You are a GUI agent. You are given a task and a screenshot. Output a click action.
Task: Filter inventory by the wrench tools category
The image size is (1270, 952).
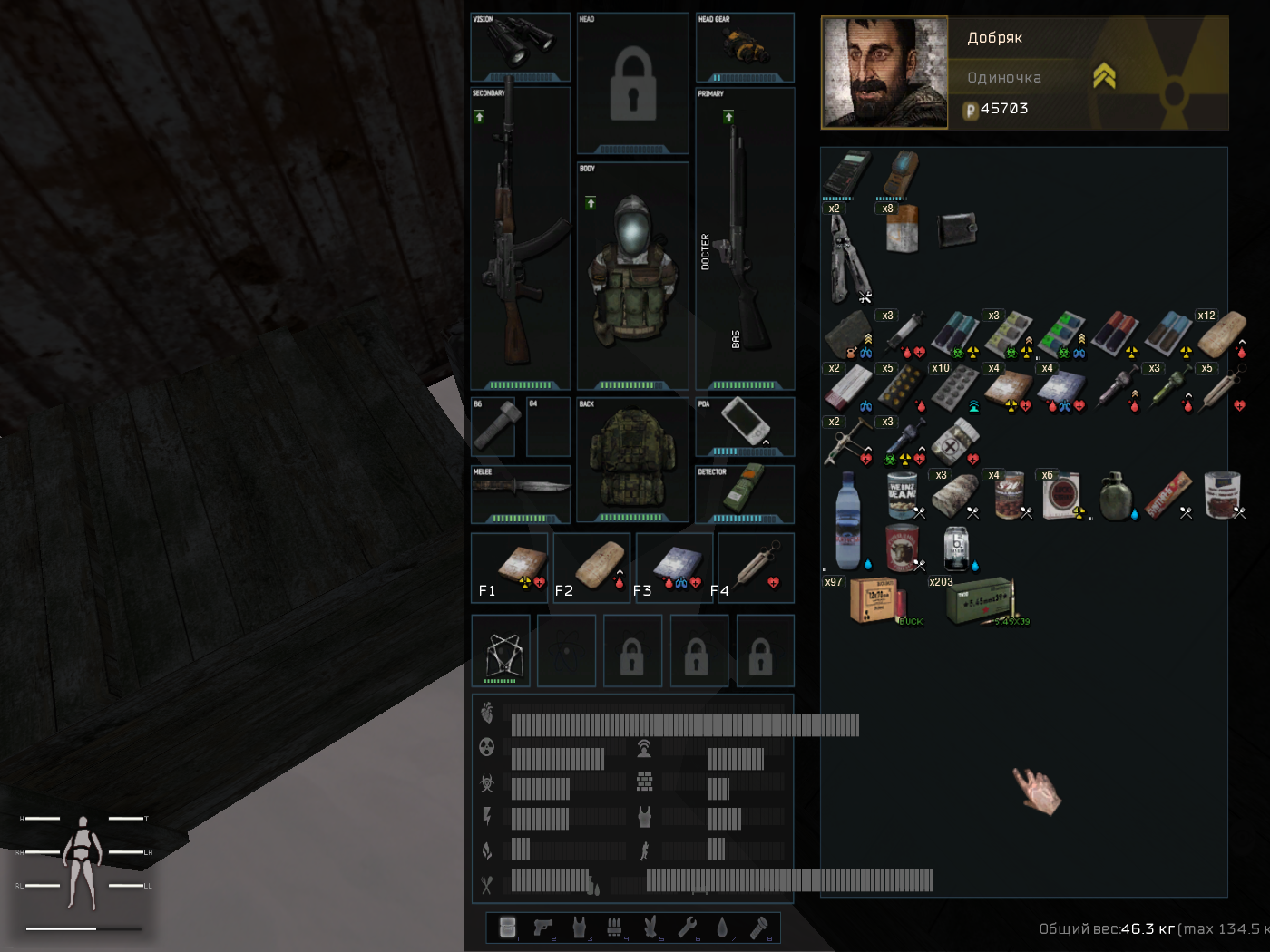coord(687,927)
